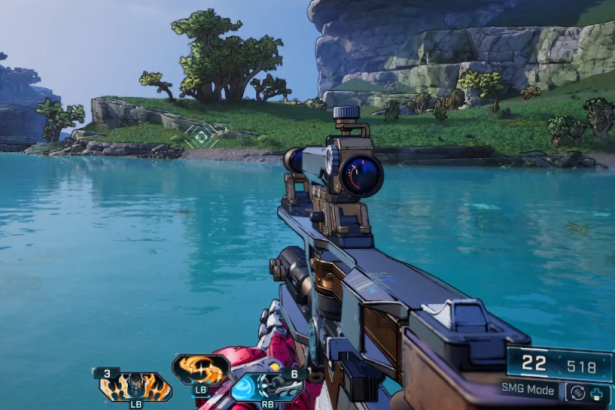
Task: Toggle the weapon mode swap icon
Action: 578,393
